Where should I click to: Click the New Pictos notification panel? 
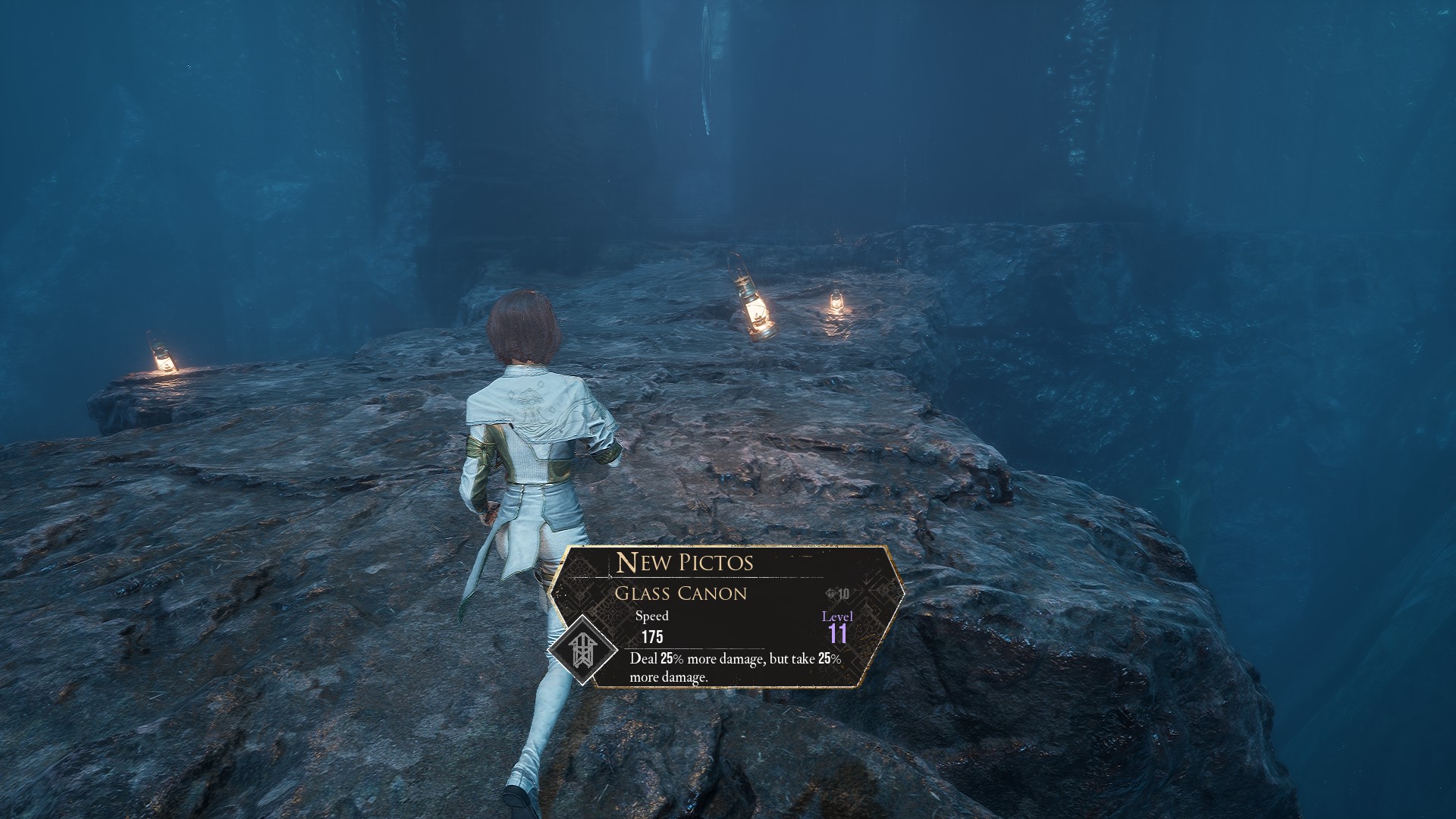coord(728,616)
